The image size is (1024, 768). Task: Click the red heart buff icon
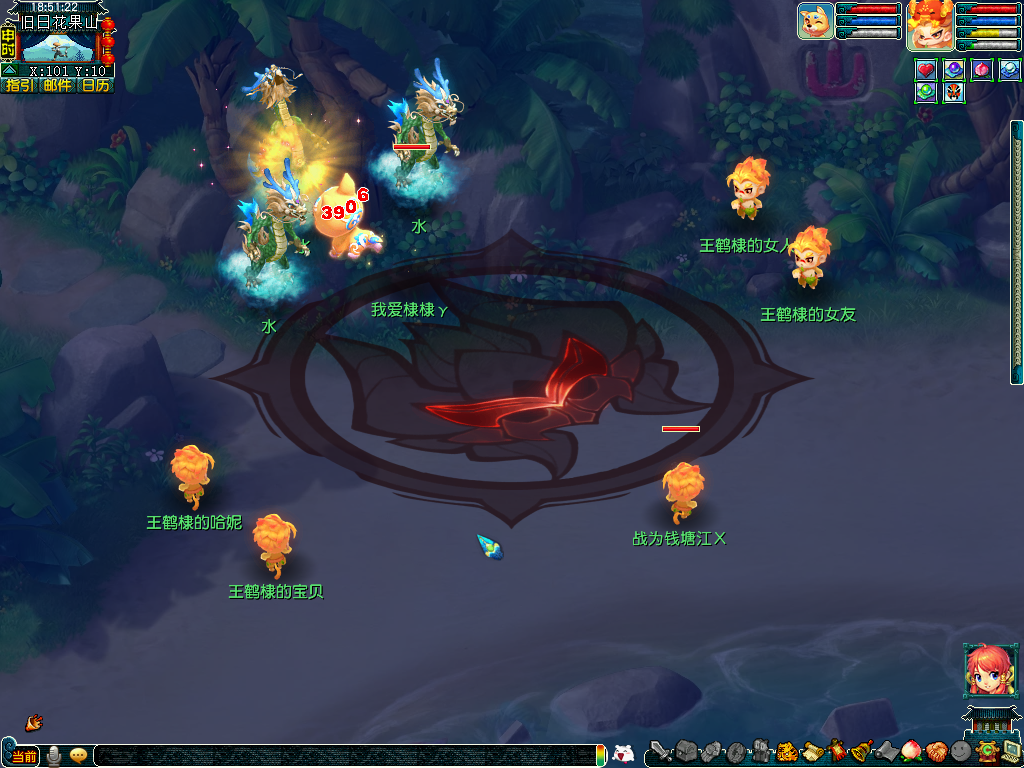point(926,70)
